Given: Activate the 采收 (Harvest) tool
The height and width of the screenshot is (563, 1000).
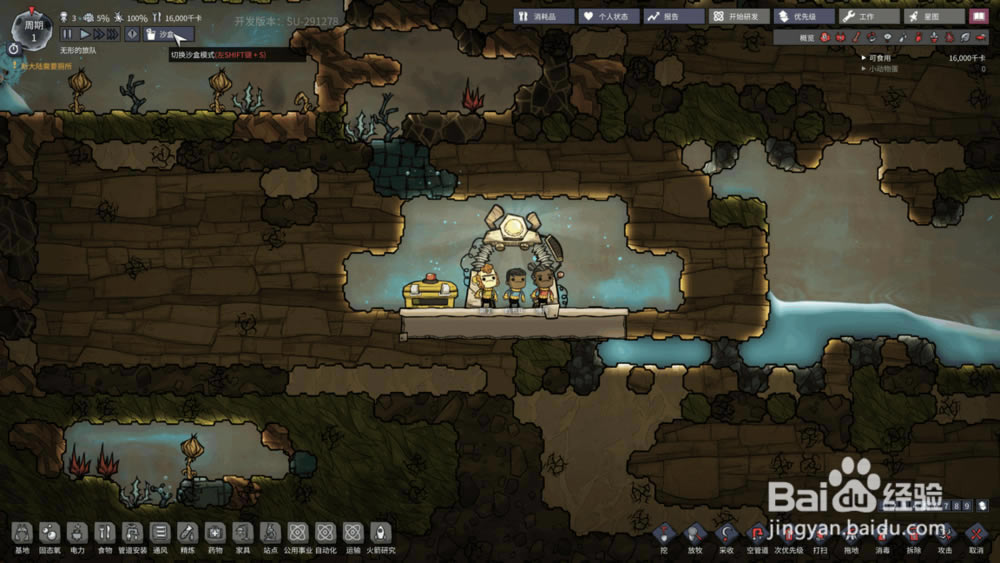Looking at the screenshot, I should [727, 536].
